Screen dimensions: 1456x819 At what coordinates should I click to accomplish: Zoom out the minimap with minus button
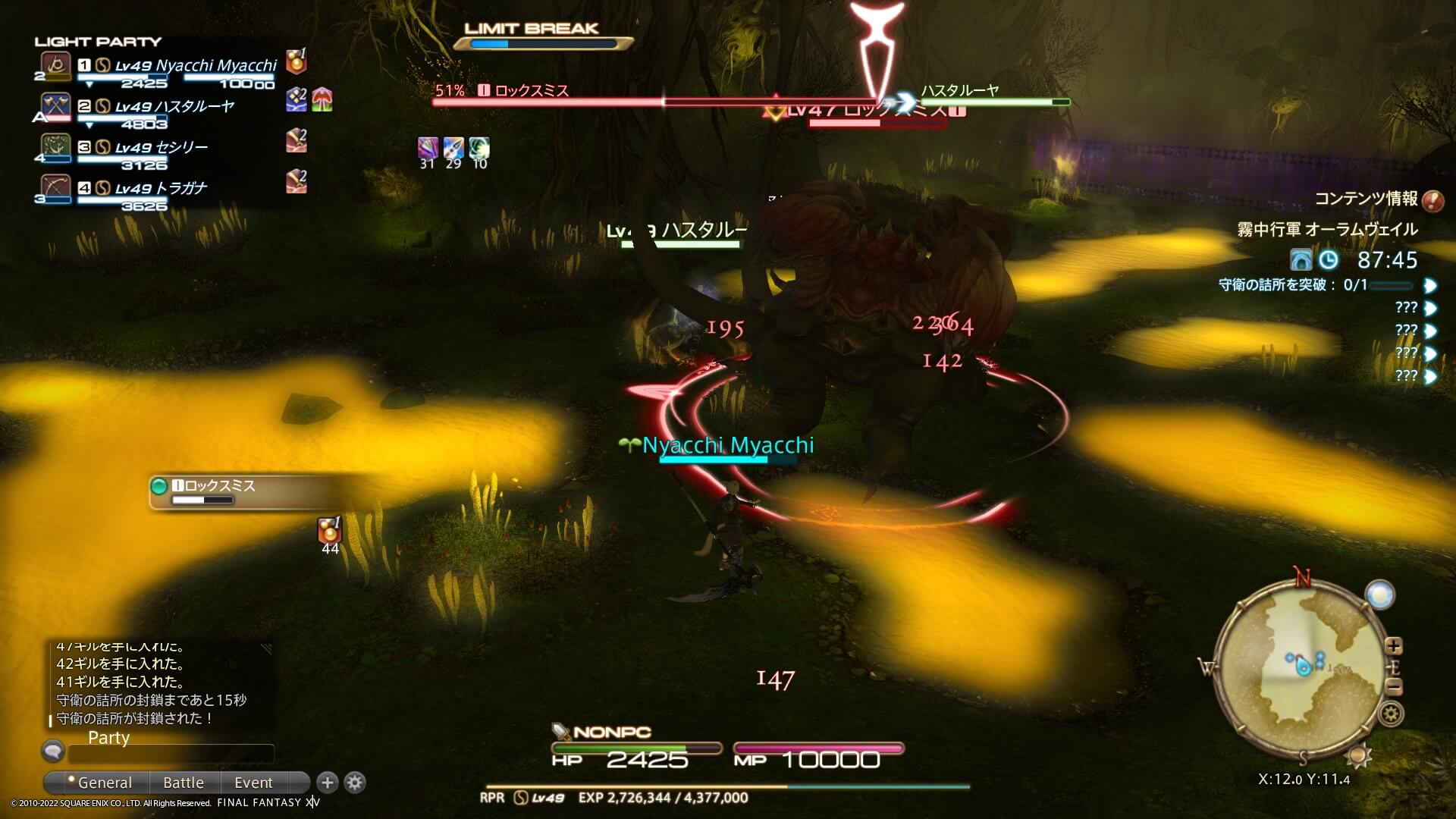click(1394, 687)
